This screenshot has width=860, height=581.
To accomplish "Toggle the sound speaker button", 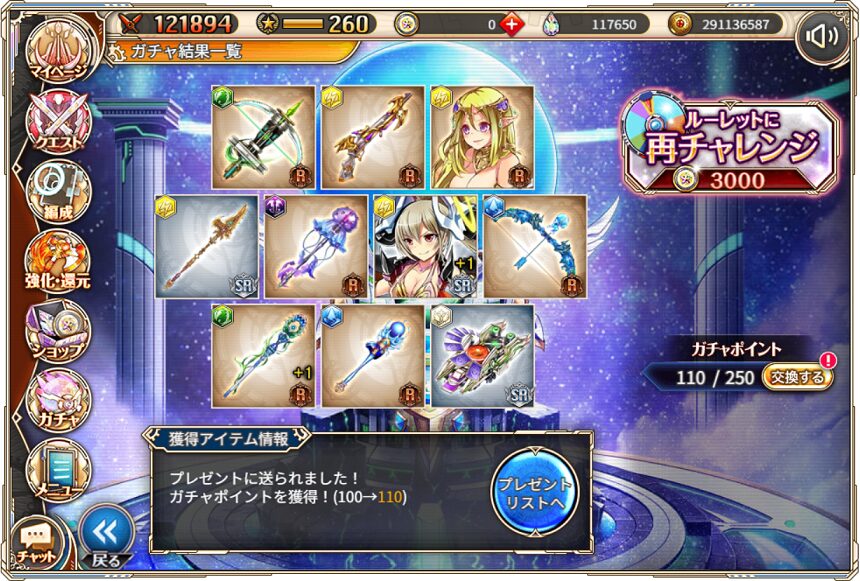I will click(x=822, y=37).
